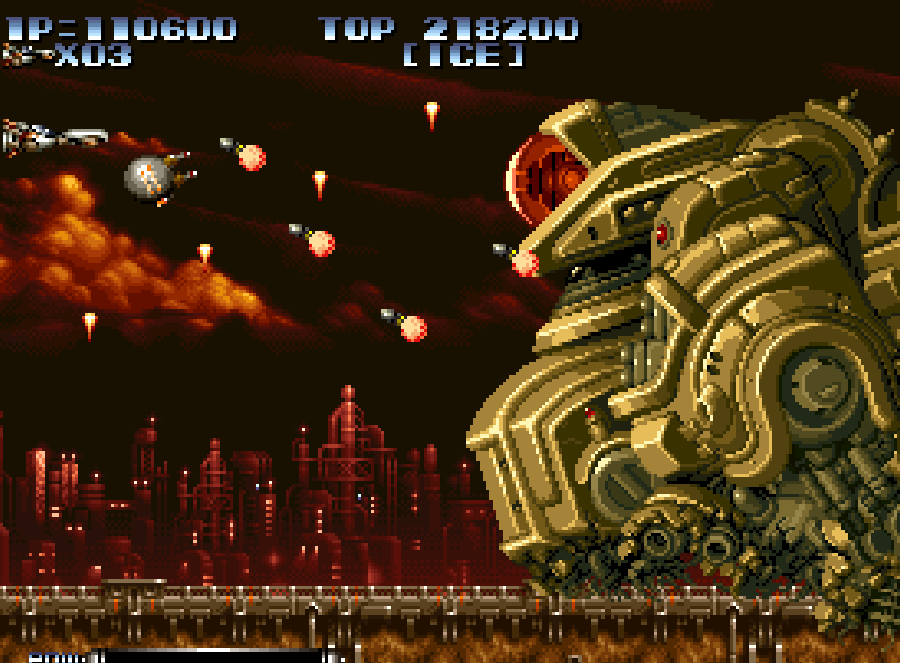This screenshot has height=663, width=900.
Task: Select the ICE weapon indicator
Action: pyautogui.click(x=463, y=54)
